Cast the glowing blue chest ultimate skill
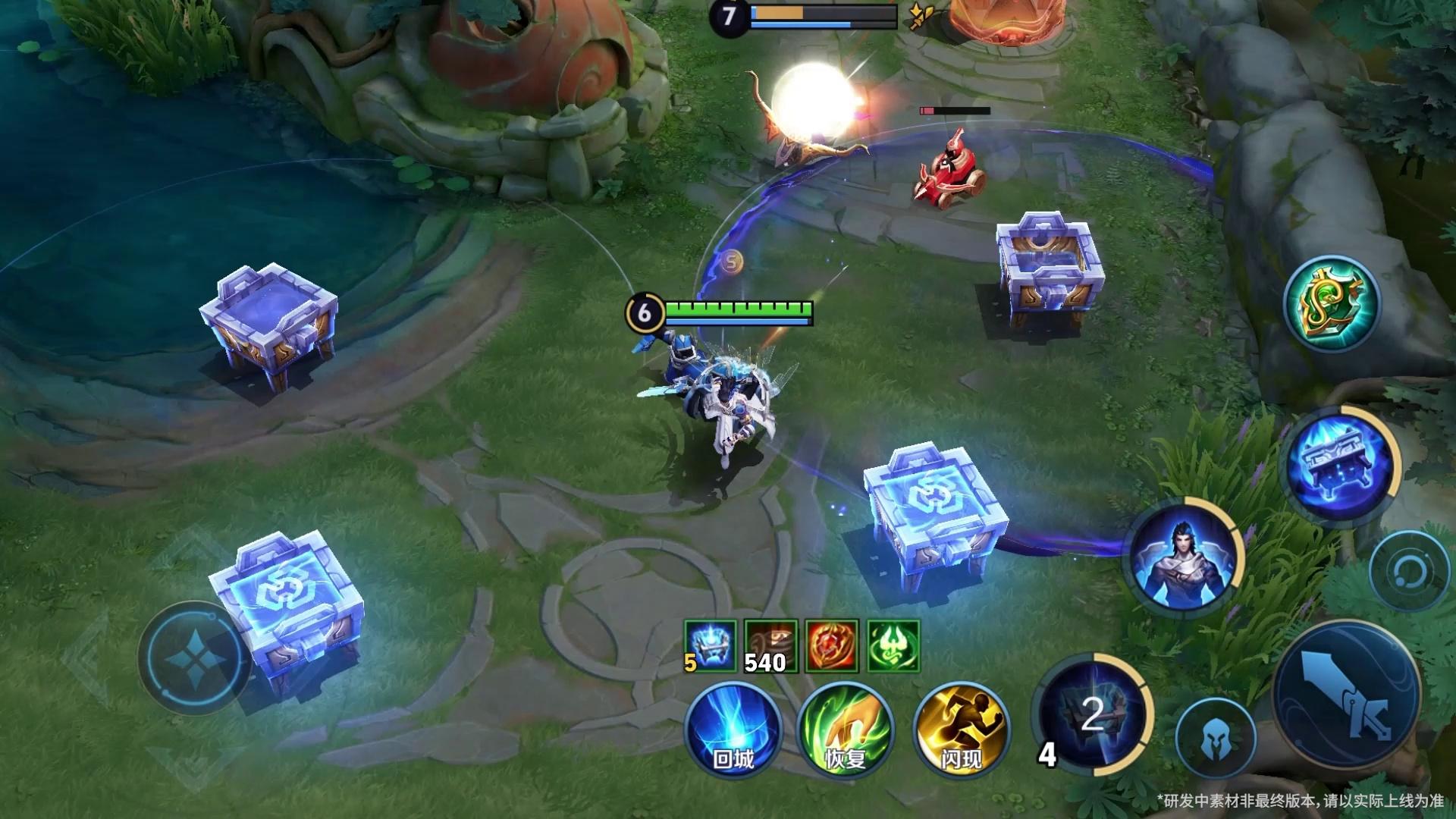The width and height of the screenshot is (1456, 819). [1342, 461]
